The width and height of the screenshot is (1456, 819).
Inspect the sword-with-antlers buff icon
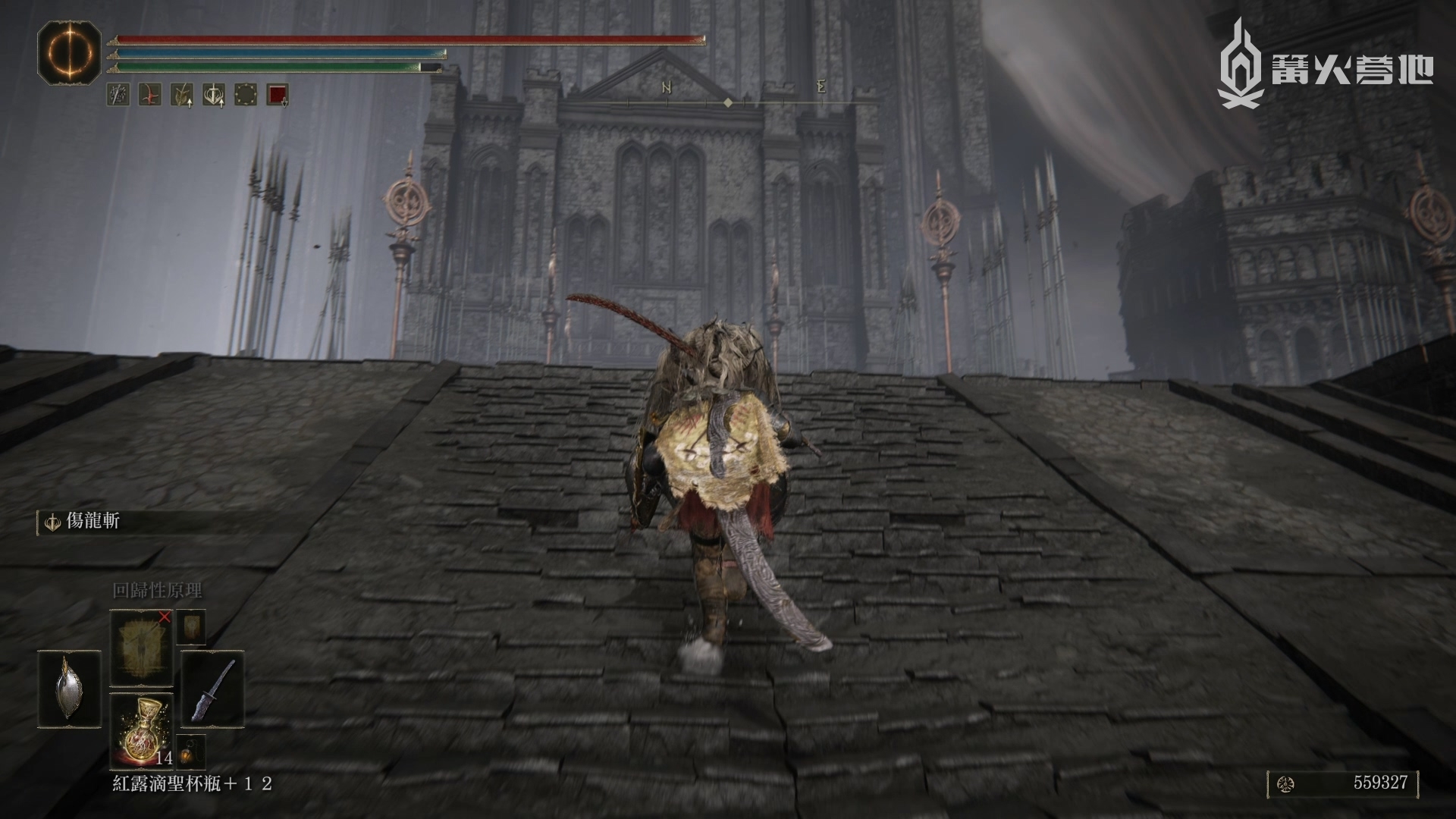click(213, 95)
